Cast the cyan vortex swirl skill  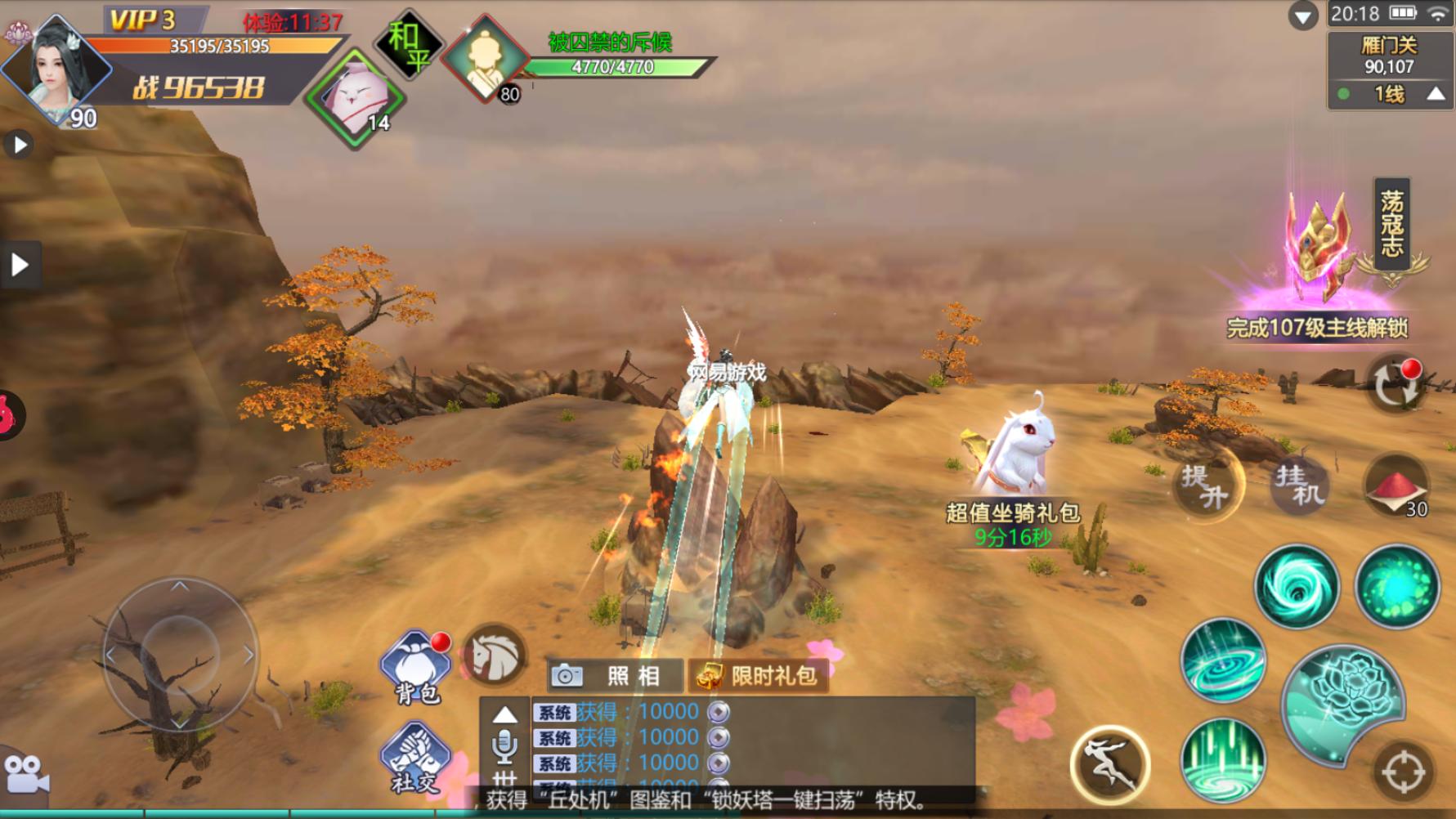click(1297, 587)
